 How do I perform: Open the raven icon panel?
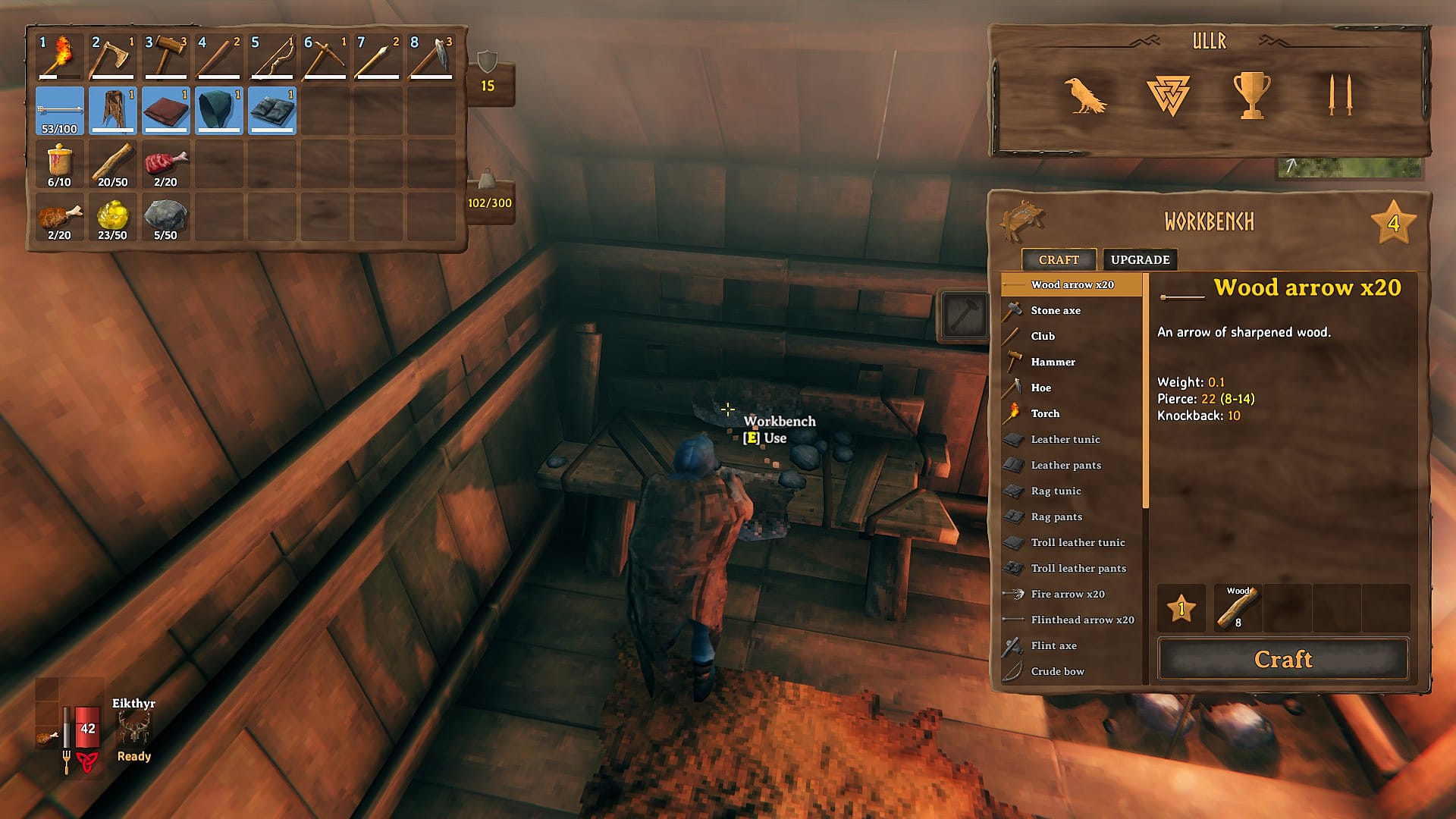coord(1085,96)
